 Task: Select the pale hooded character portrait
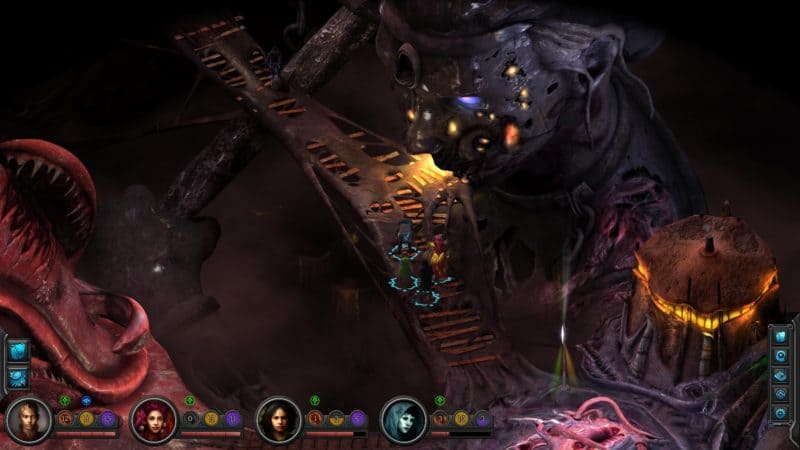click(402, 418)
